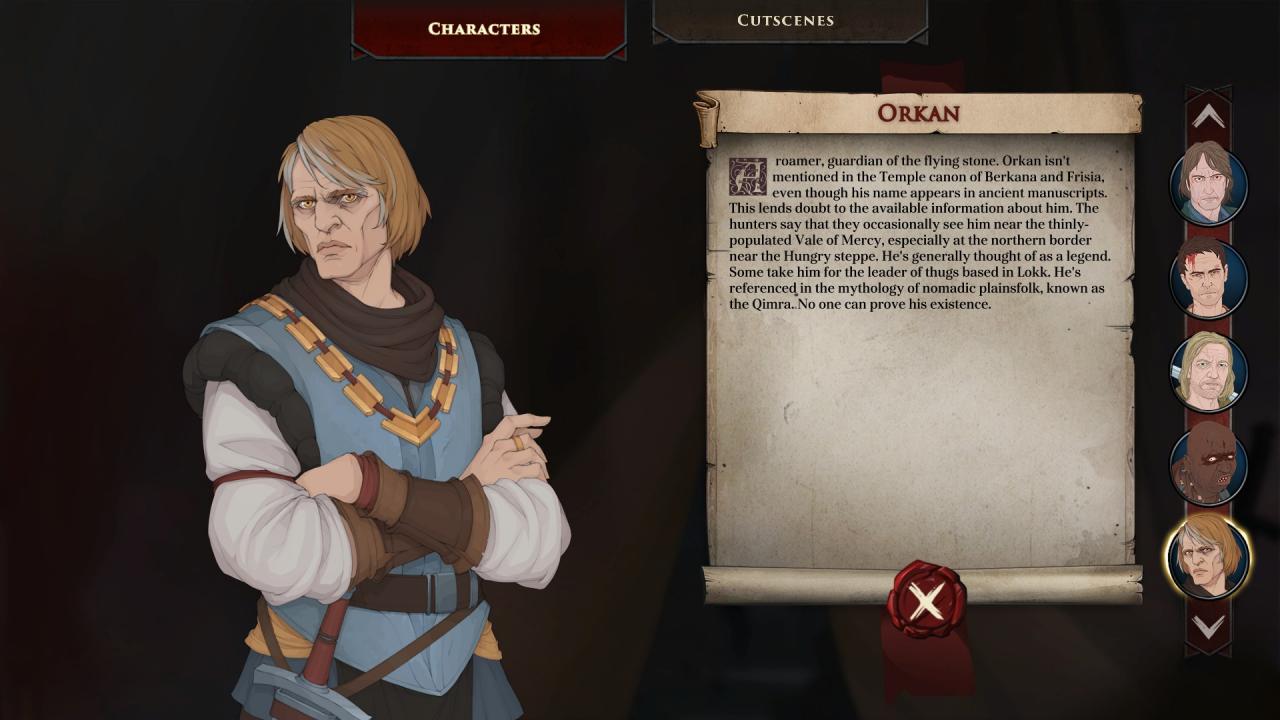Image resolution: width=1280 pixels, height=720 pixels.
Task: Choose the portrait with bloodied forehead
Action: pos(1208,277)
